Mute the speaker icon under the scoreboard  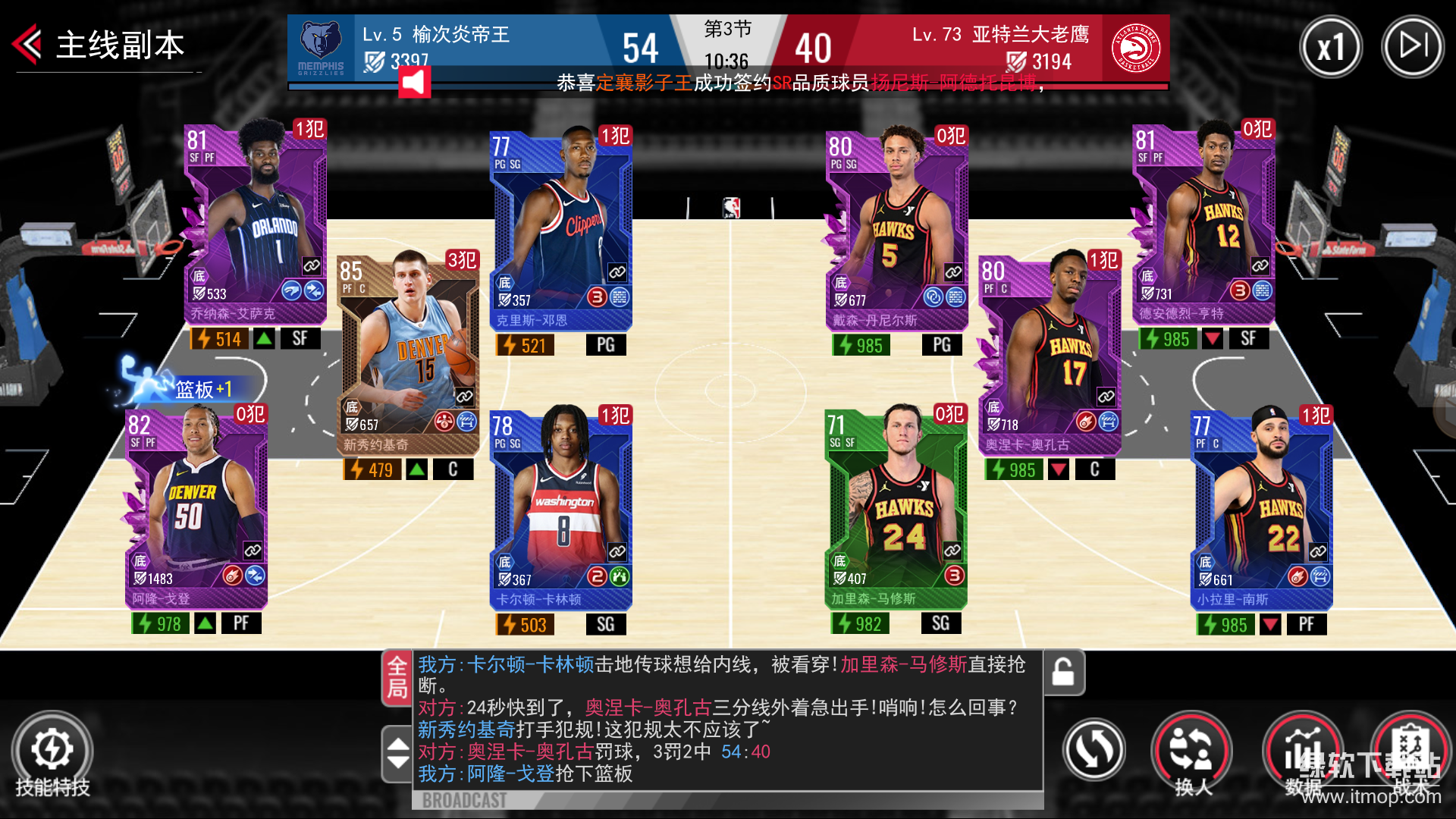[413, 82]
